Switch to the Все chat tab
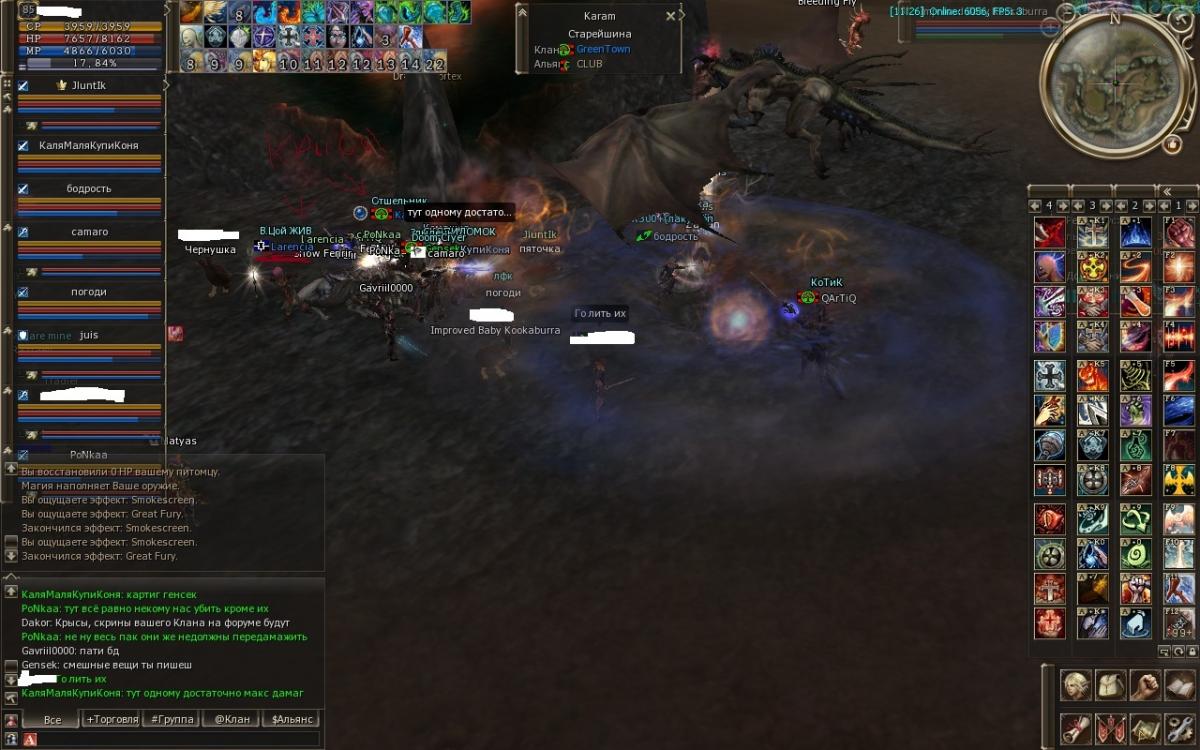Viewport: 1200px width, 750px height. (52, 719)
